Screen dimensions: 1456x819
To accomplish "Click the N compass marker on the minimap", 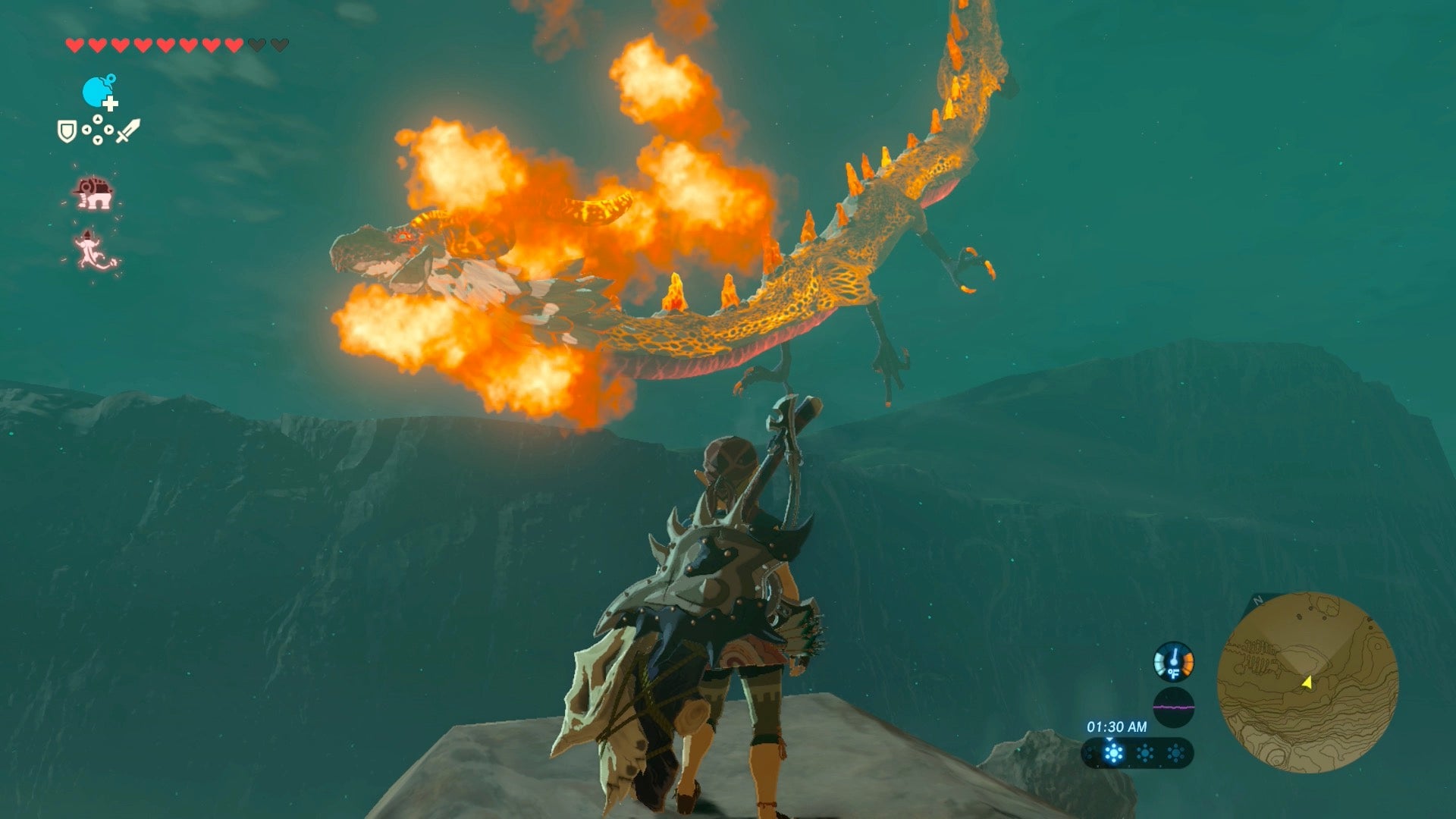I will tap(1258, 601).
